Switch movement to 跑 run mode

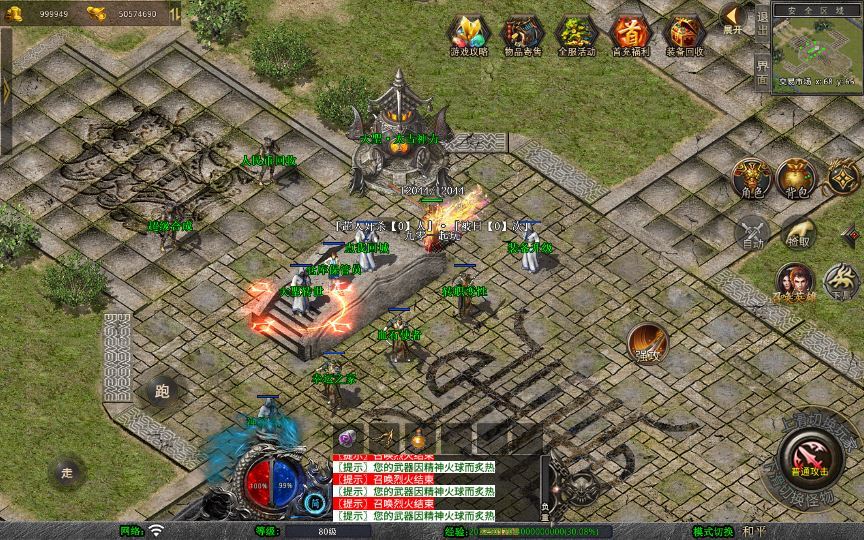point(162,392)
